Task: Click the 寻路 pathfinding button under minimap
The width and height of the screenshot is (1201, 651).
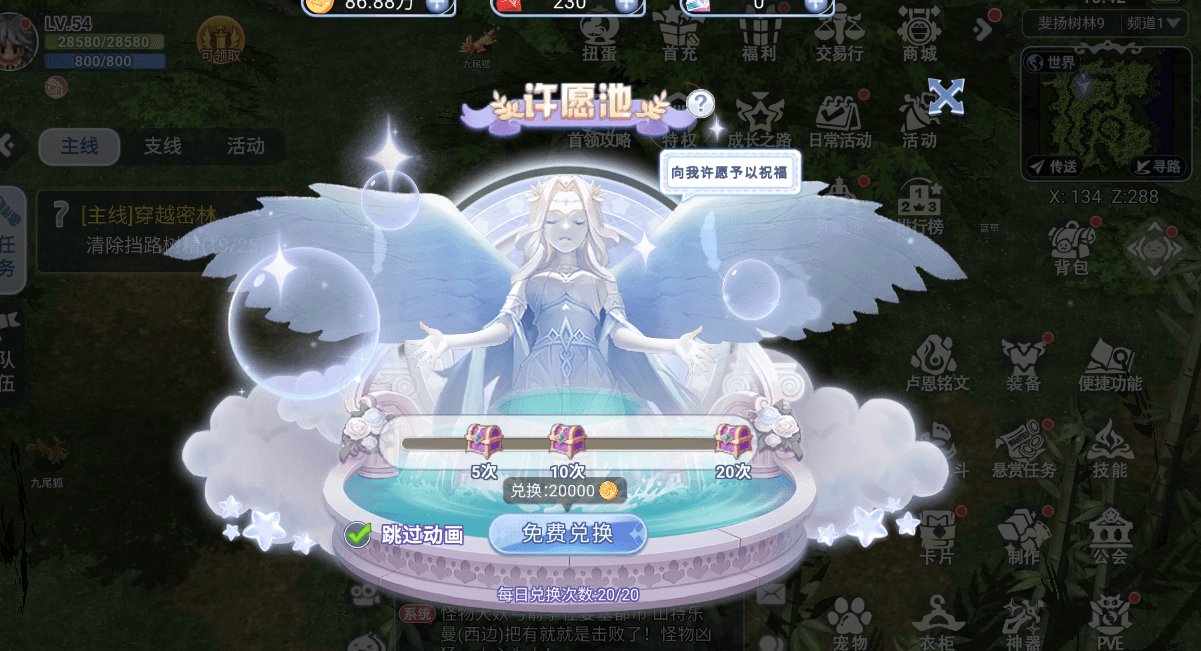Action: [1157, 166]
